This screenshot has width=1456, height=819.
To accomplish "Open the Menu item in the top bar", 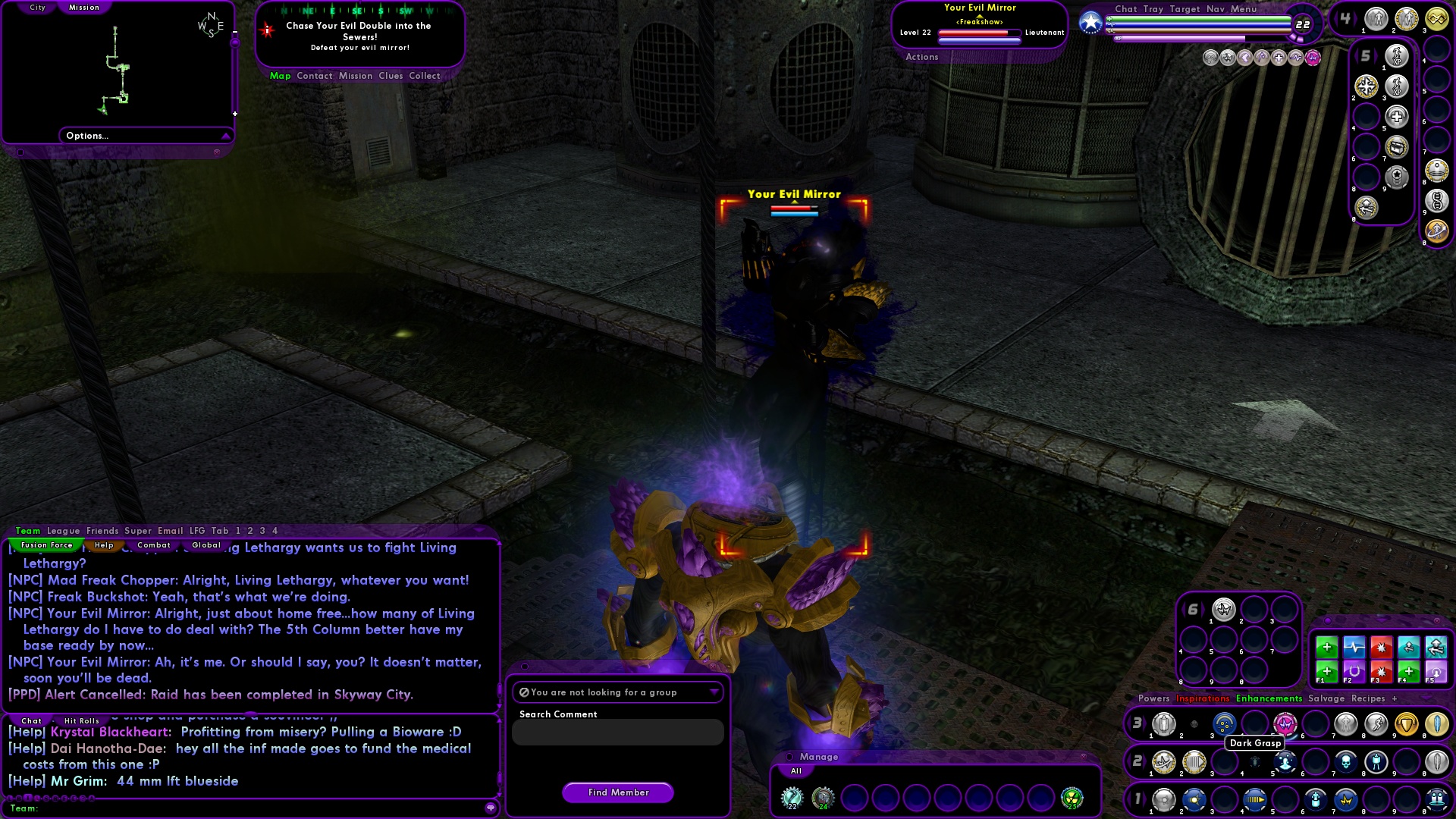I will (1244, 9).
